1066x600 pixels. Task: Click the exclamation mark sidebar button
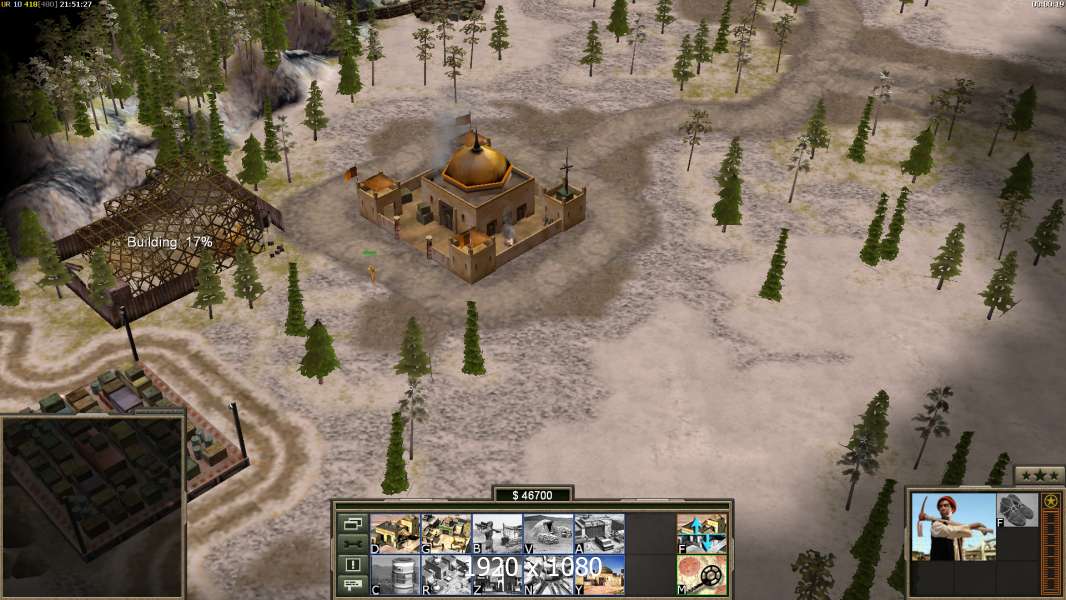pyautogui.click(x=352, y=565)
